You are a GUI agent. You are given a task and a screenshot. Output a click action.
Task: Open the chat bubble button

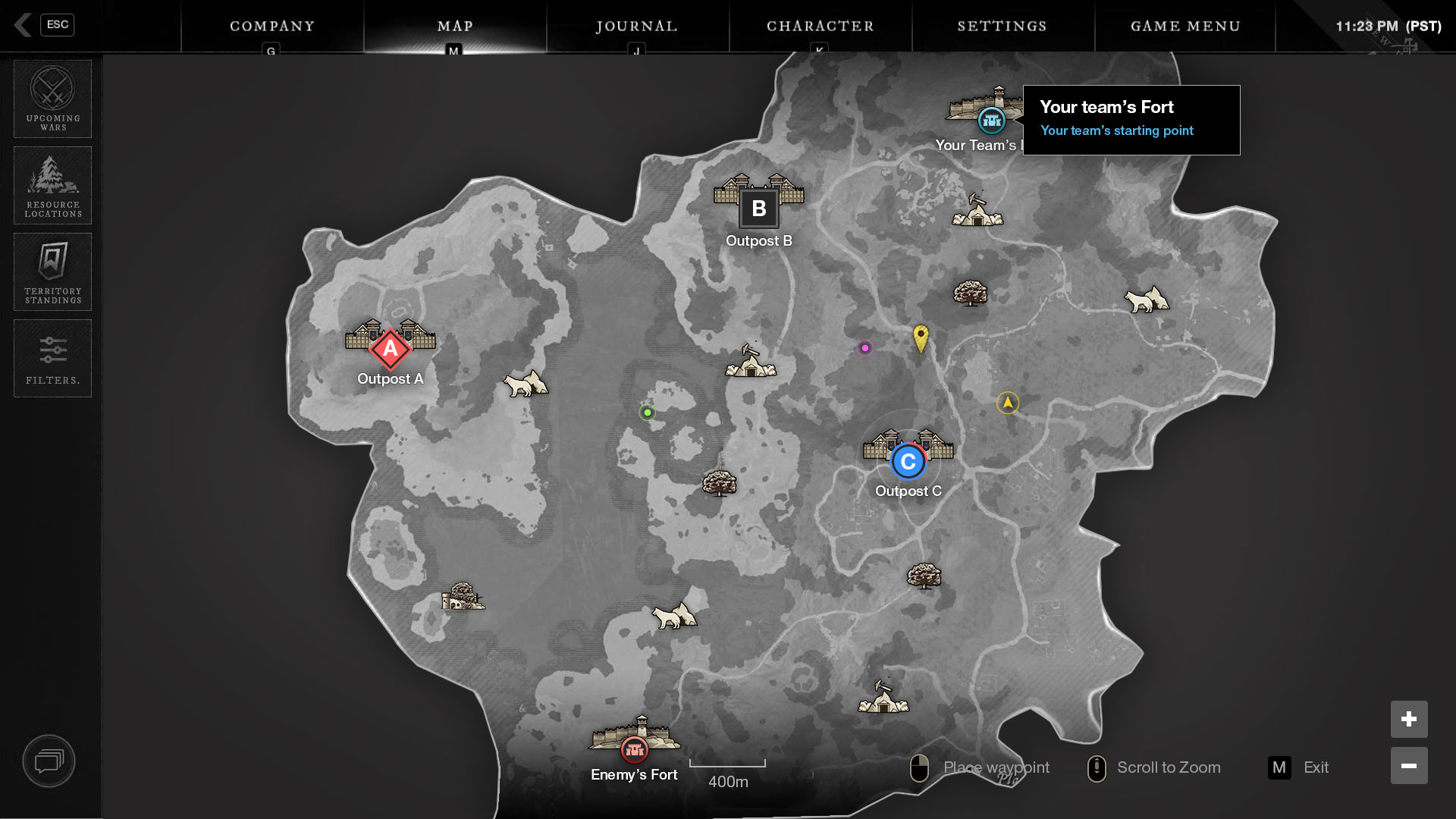[x=49, y=761]
